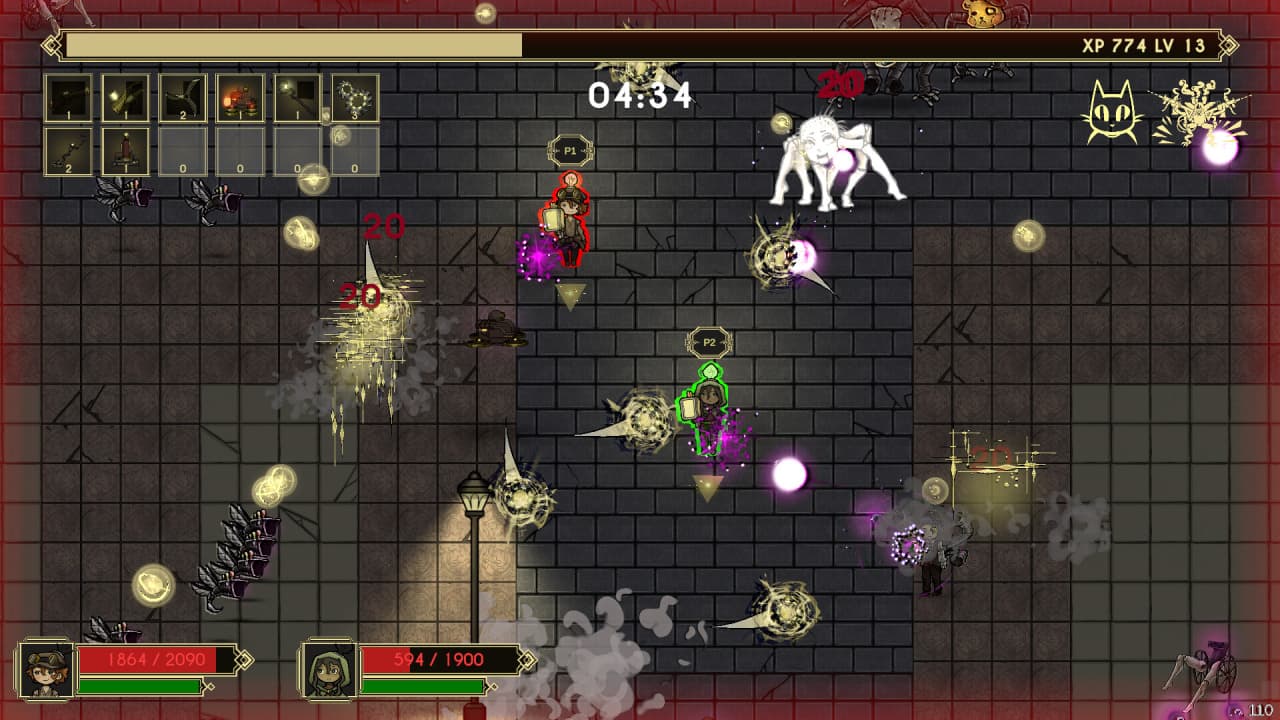
Task: Click the goggled player one portrait
Action: pyautogui.click(x=46, y=670)
